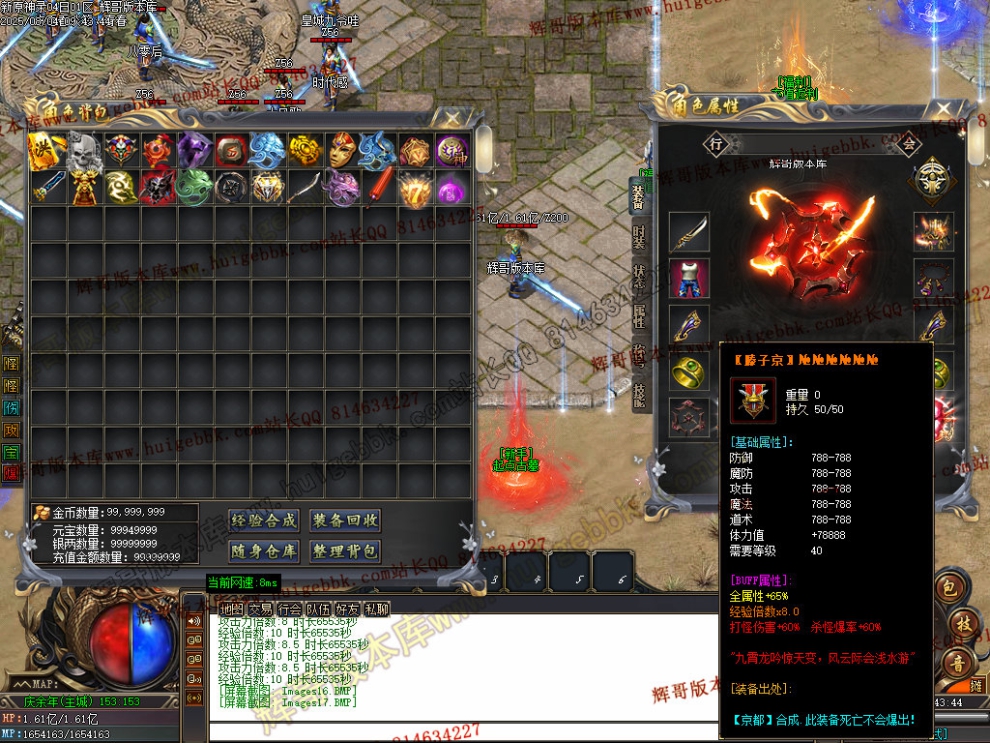
Task: Select the equipped weapon blade slot
Action: tap(689, 233)
